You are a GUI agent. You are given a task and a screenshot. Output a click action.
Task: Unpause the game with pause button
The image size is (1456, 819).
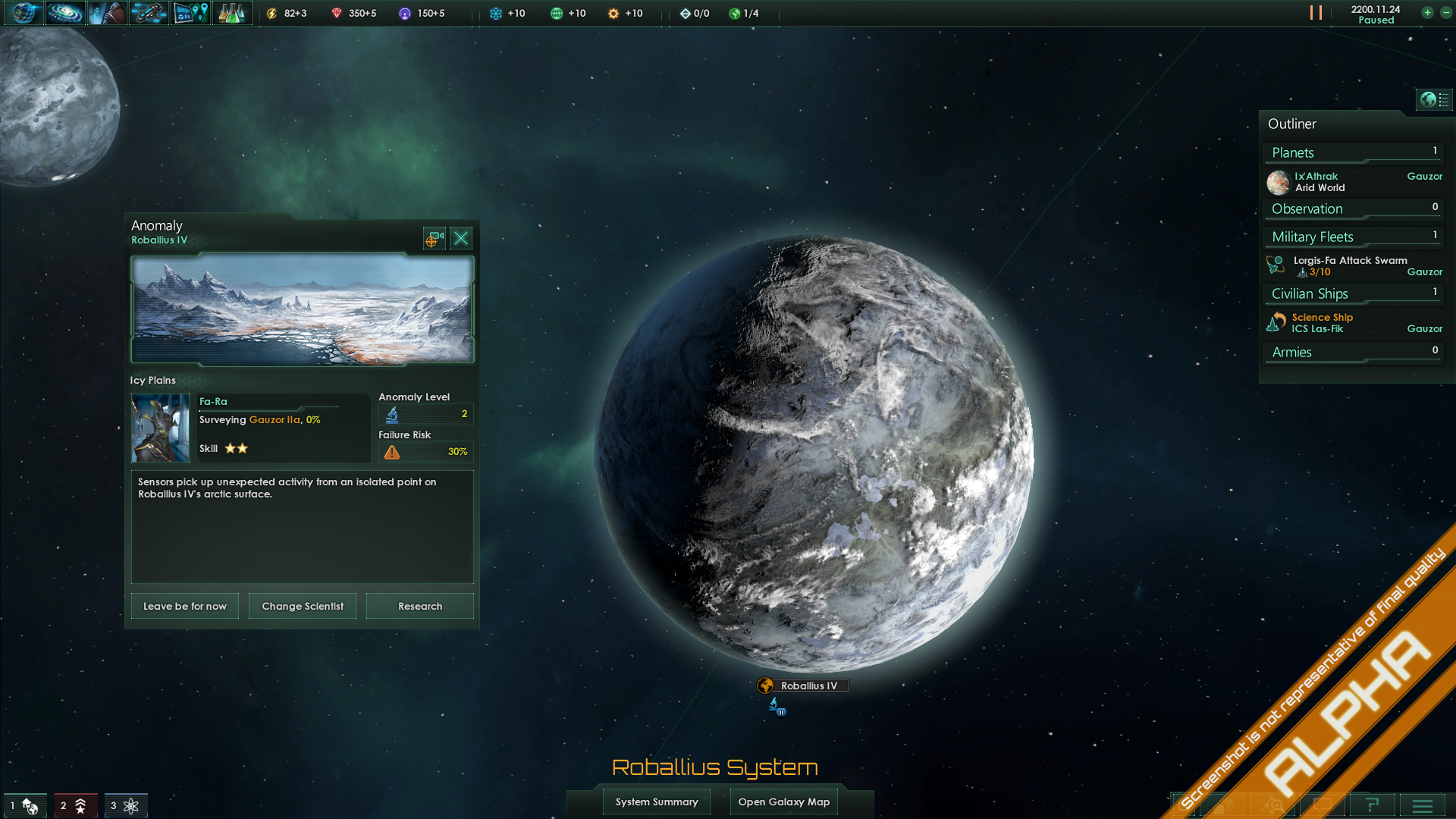coord(1316,13)
